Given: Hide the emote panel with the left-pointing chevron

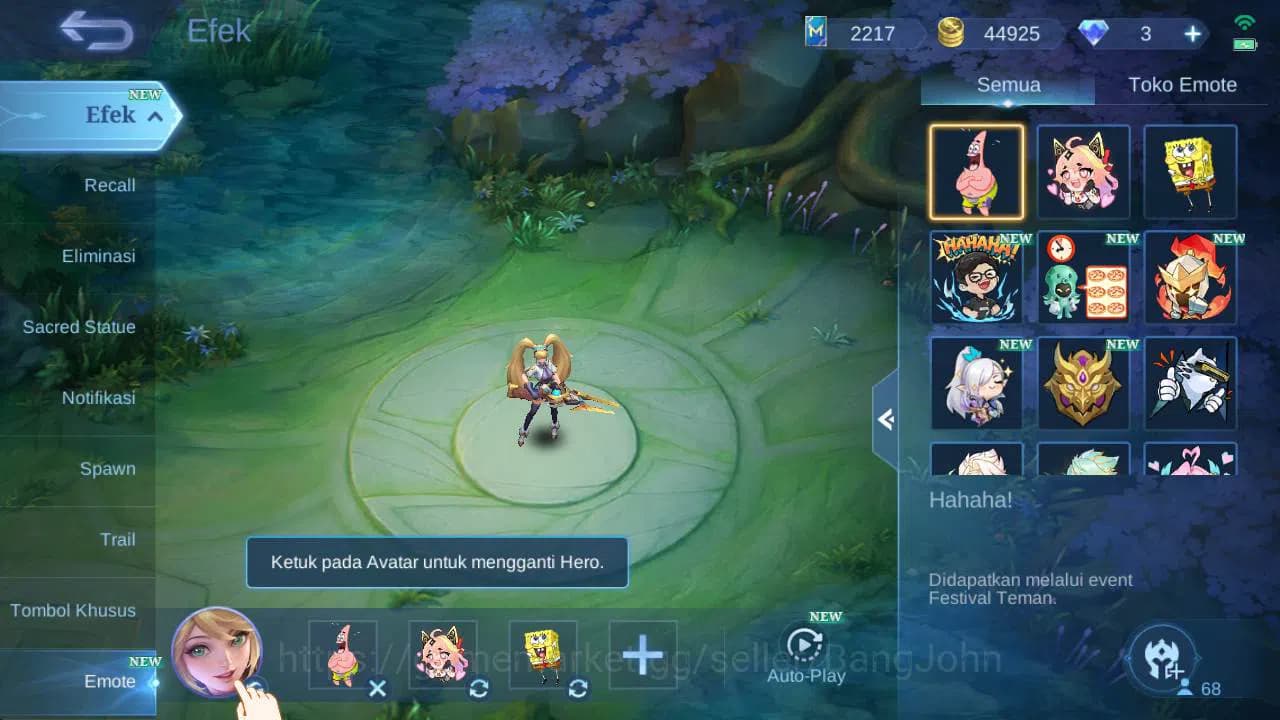Looking at the screenshot, I should coord(884,420).
